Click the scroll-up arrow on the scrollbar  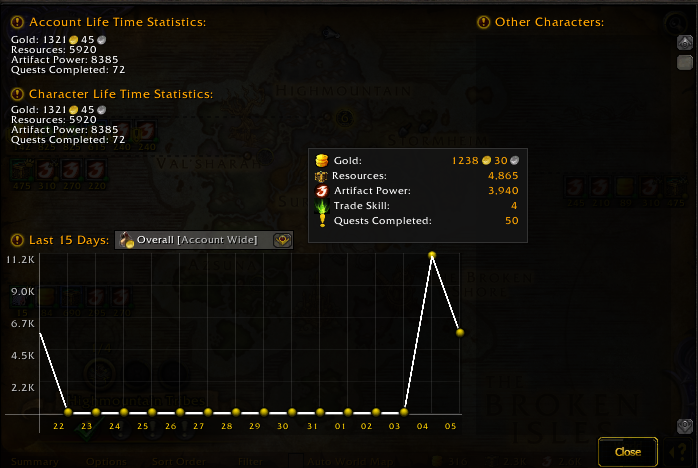tap(684, 41)
